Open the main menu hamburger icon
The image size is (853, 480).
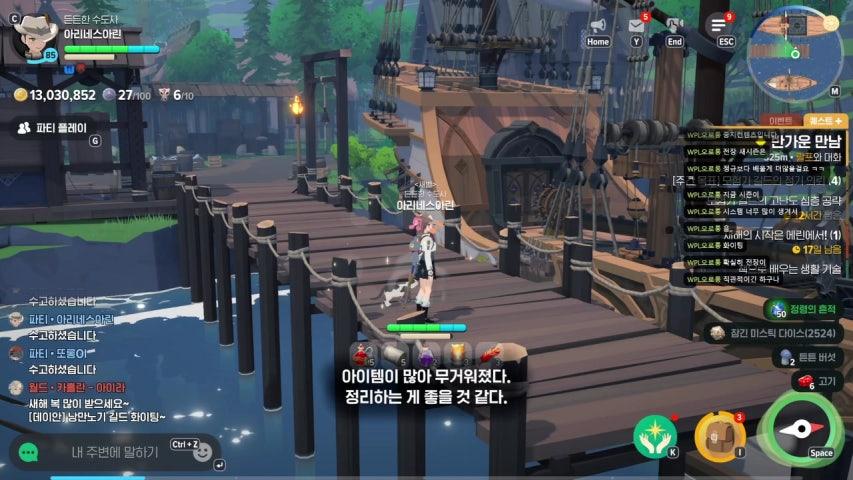pyautogui.click(x=718, y=26)
